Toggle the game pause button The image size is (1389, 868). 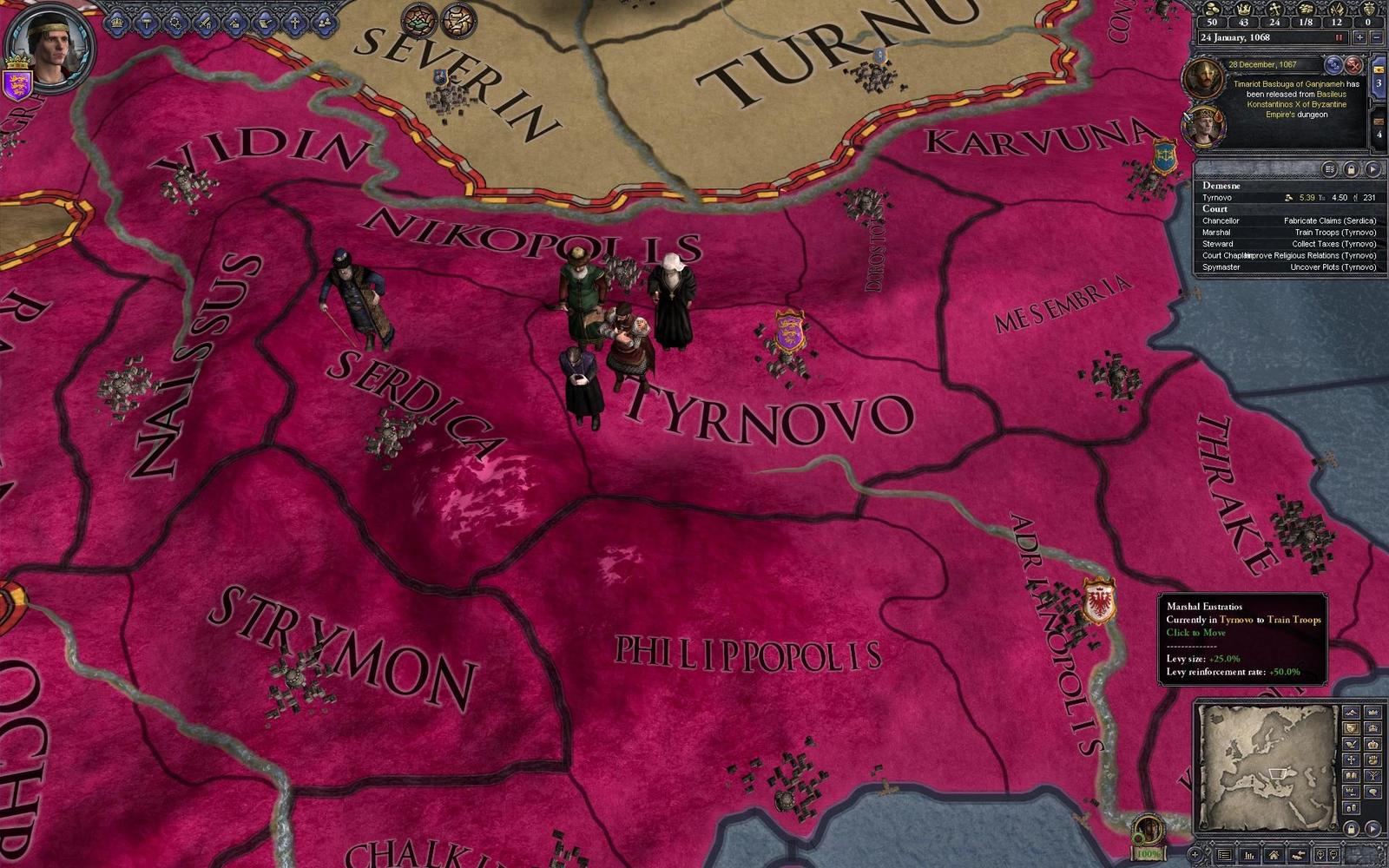pos(1339,37)
